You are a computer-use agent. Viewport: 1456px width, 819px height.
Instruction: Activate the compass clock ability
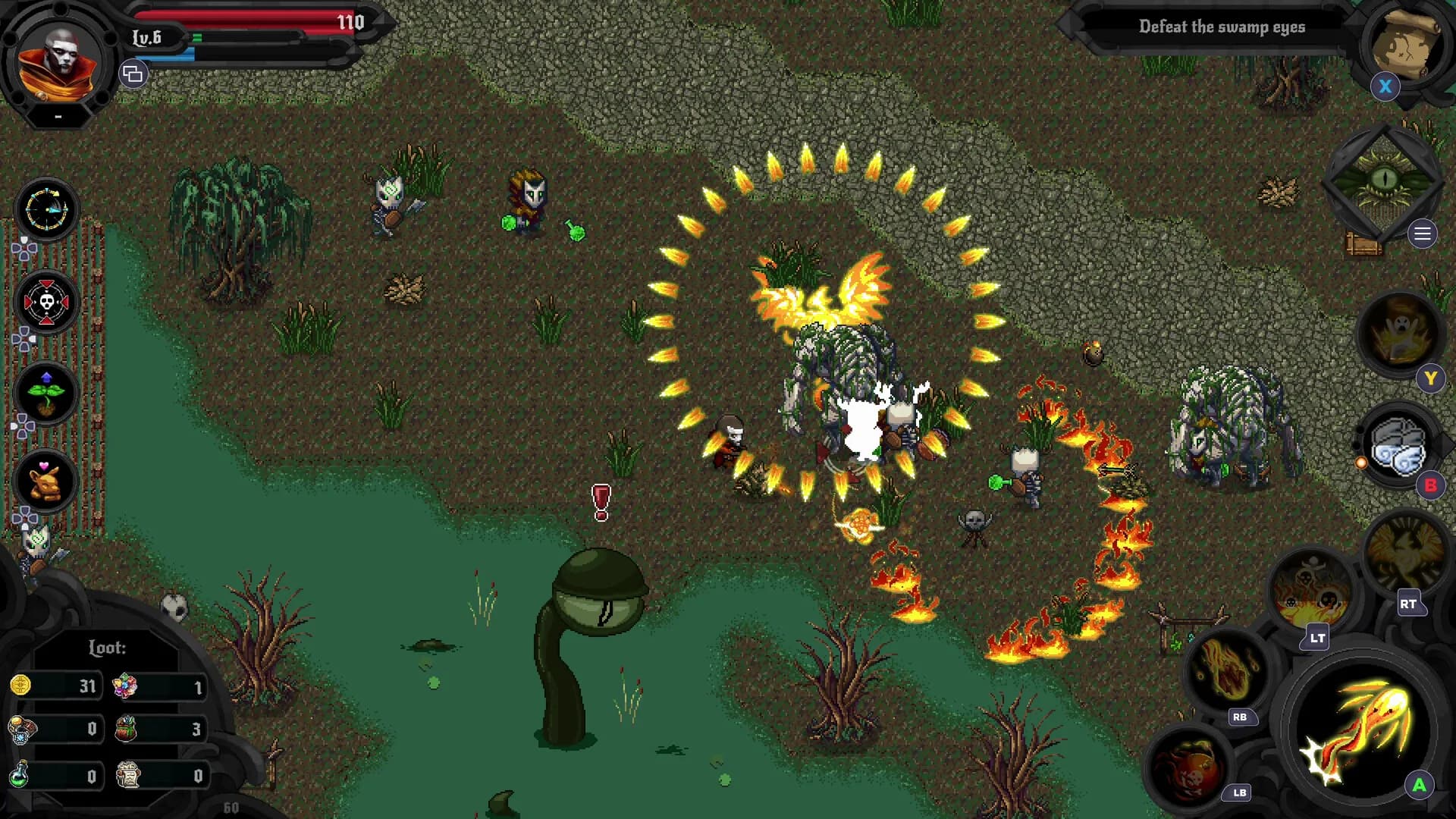point(46,210)
